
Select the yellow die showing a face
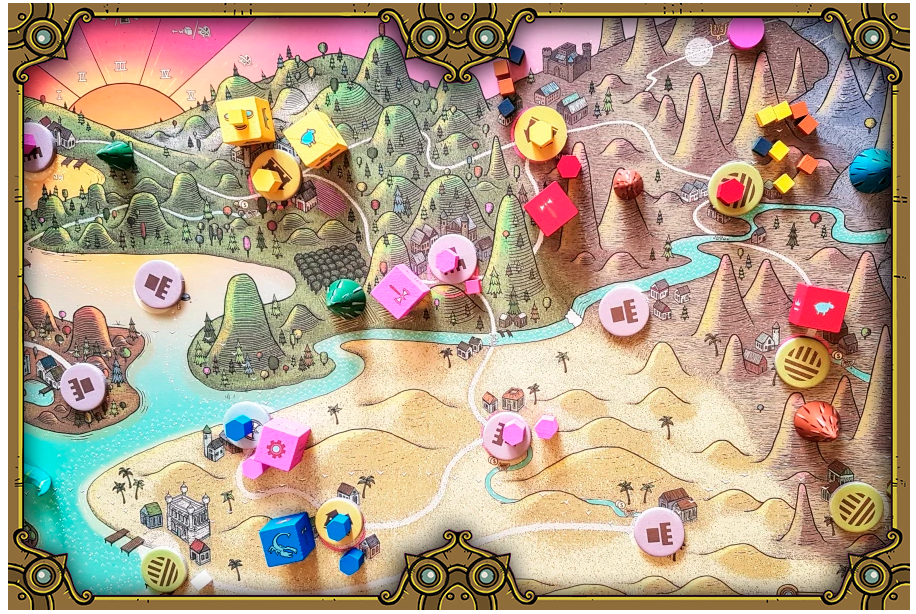coord(245,120)
